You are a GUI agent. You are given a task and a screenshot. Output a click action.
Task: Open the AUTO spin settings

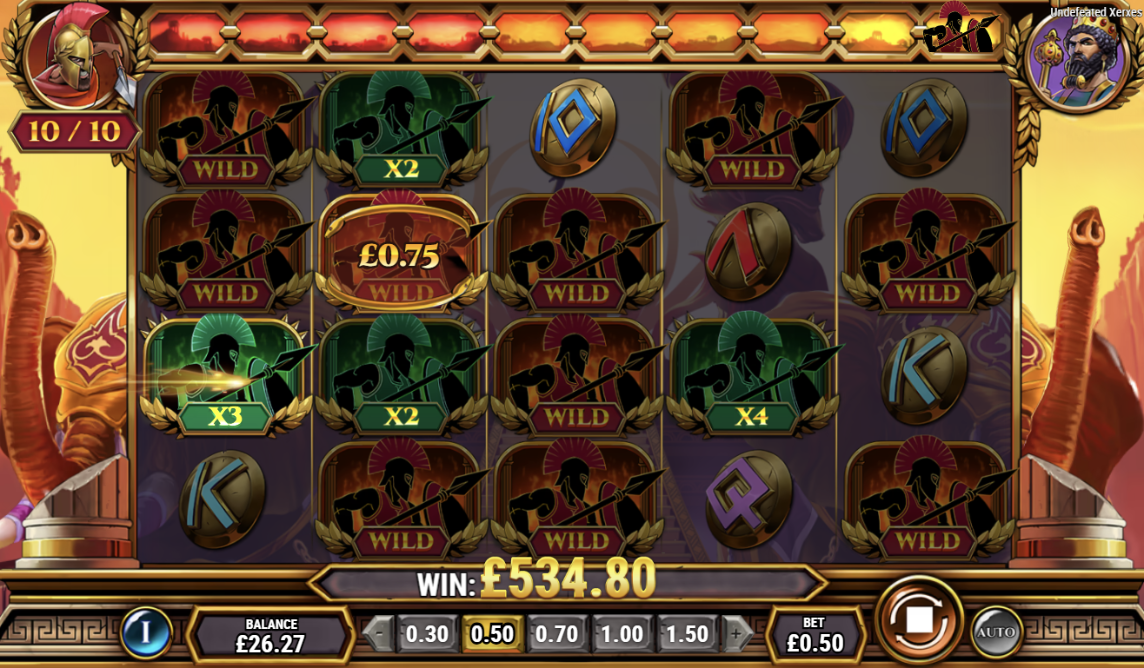(995, 632)
